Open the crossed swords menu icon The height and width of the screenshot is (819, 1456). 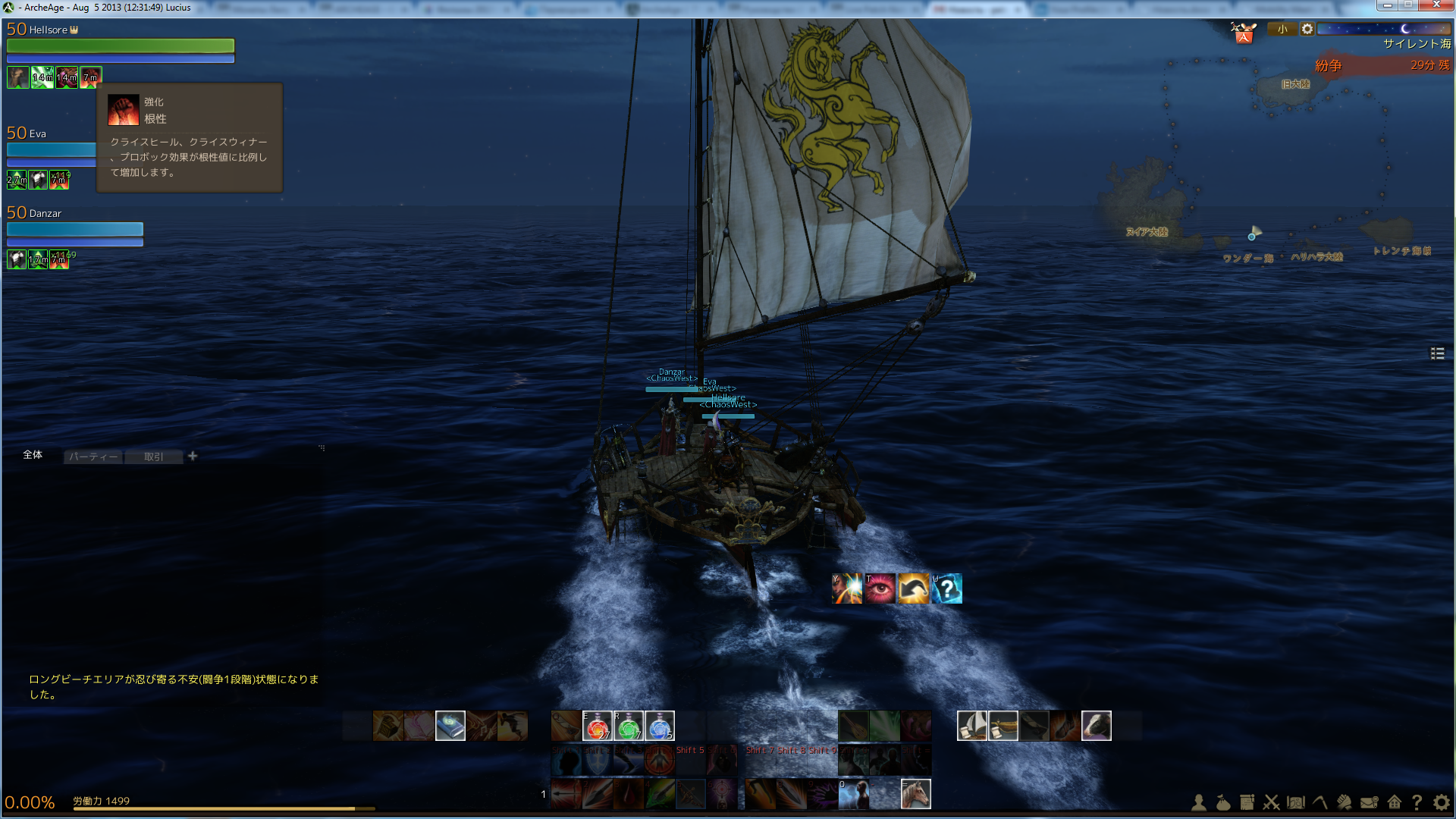1272,802
